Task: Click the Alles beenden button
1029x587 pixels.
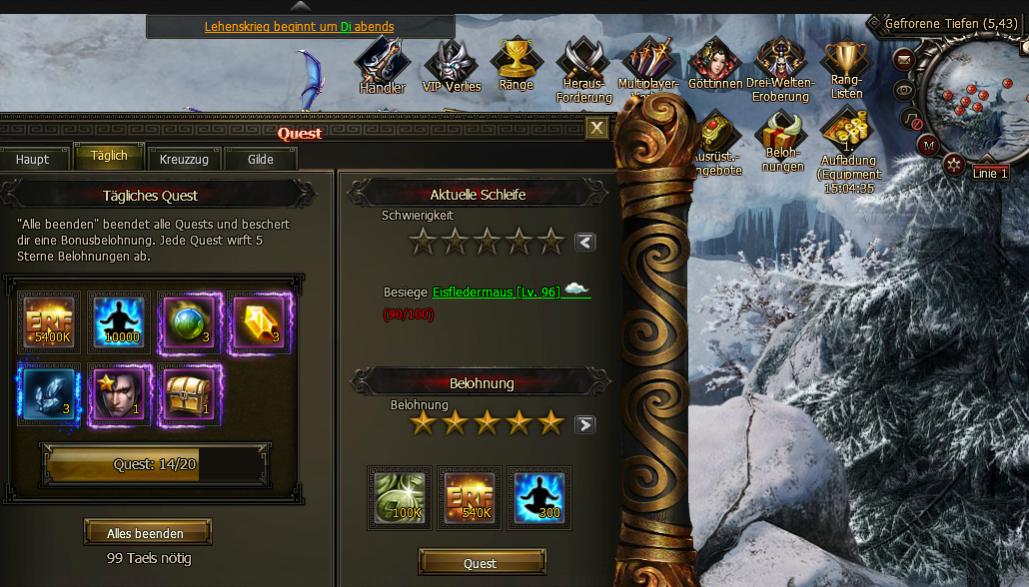Action: 147,533
